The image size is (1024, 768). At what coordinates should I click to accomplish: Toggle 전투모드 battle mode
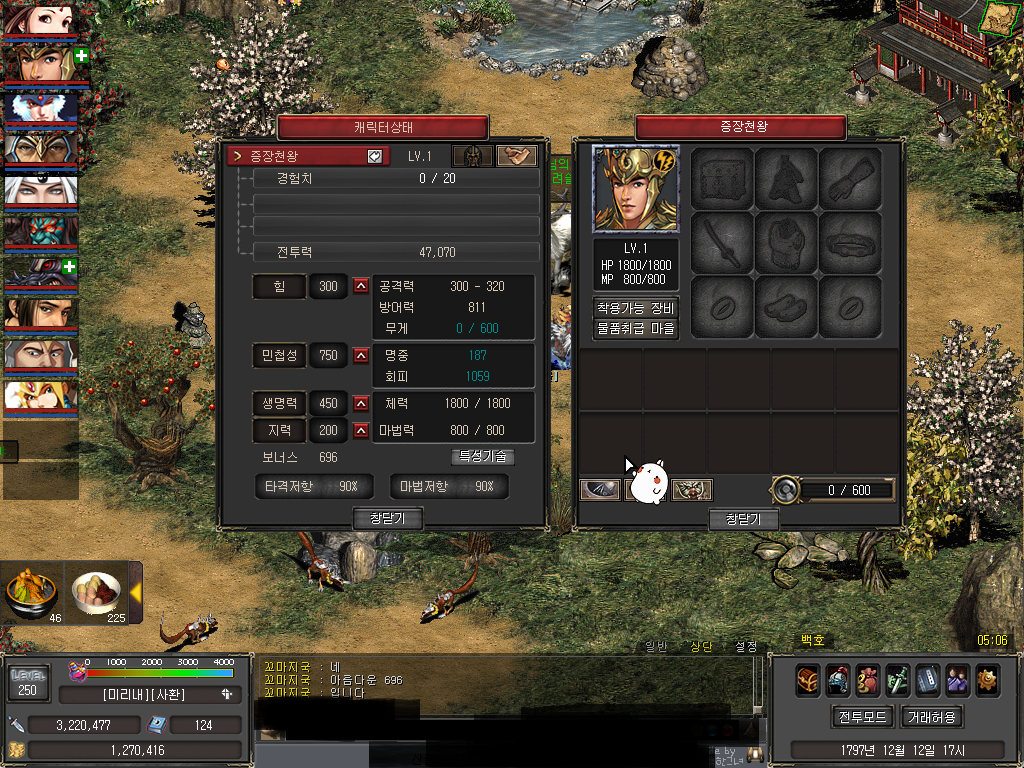click(862, 717)
